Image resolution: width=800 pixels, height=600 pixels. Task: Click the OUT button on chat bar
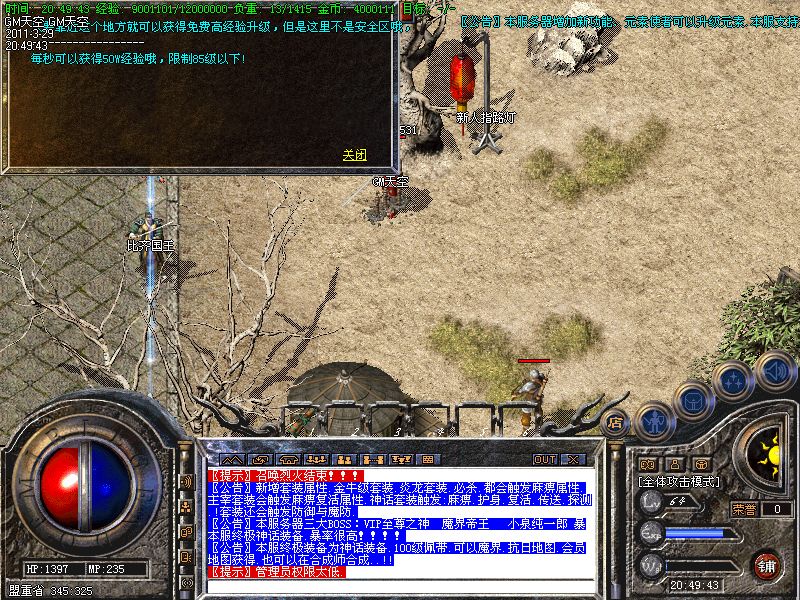(544, 459)
